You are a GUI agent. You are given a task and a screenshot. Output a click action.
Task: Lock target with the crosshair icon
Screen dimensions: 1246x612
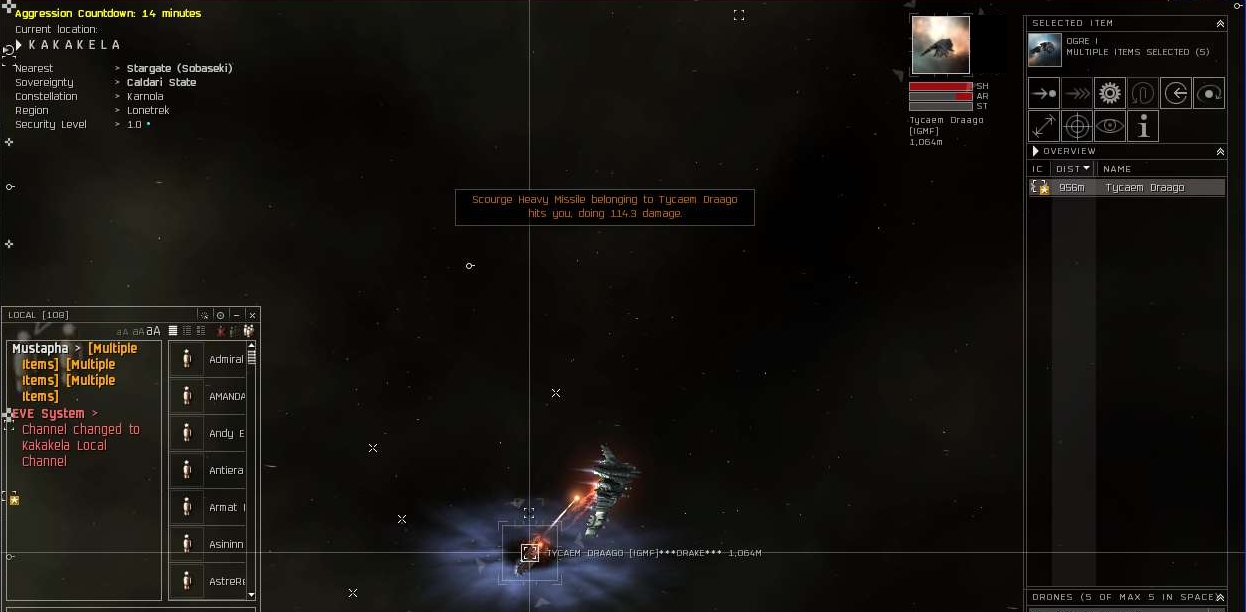click(x=1077, y=126)
